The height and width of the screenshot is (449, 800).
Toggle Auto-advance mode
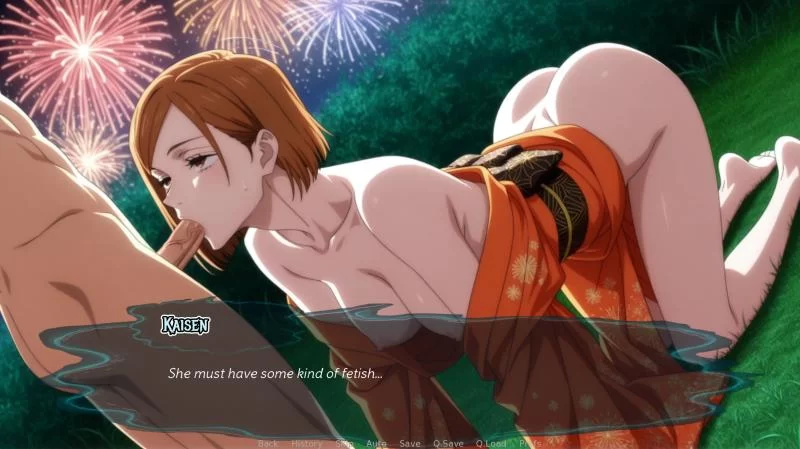click(376, 443)
